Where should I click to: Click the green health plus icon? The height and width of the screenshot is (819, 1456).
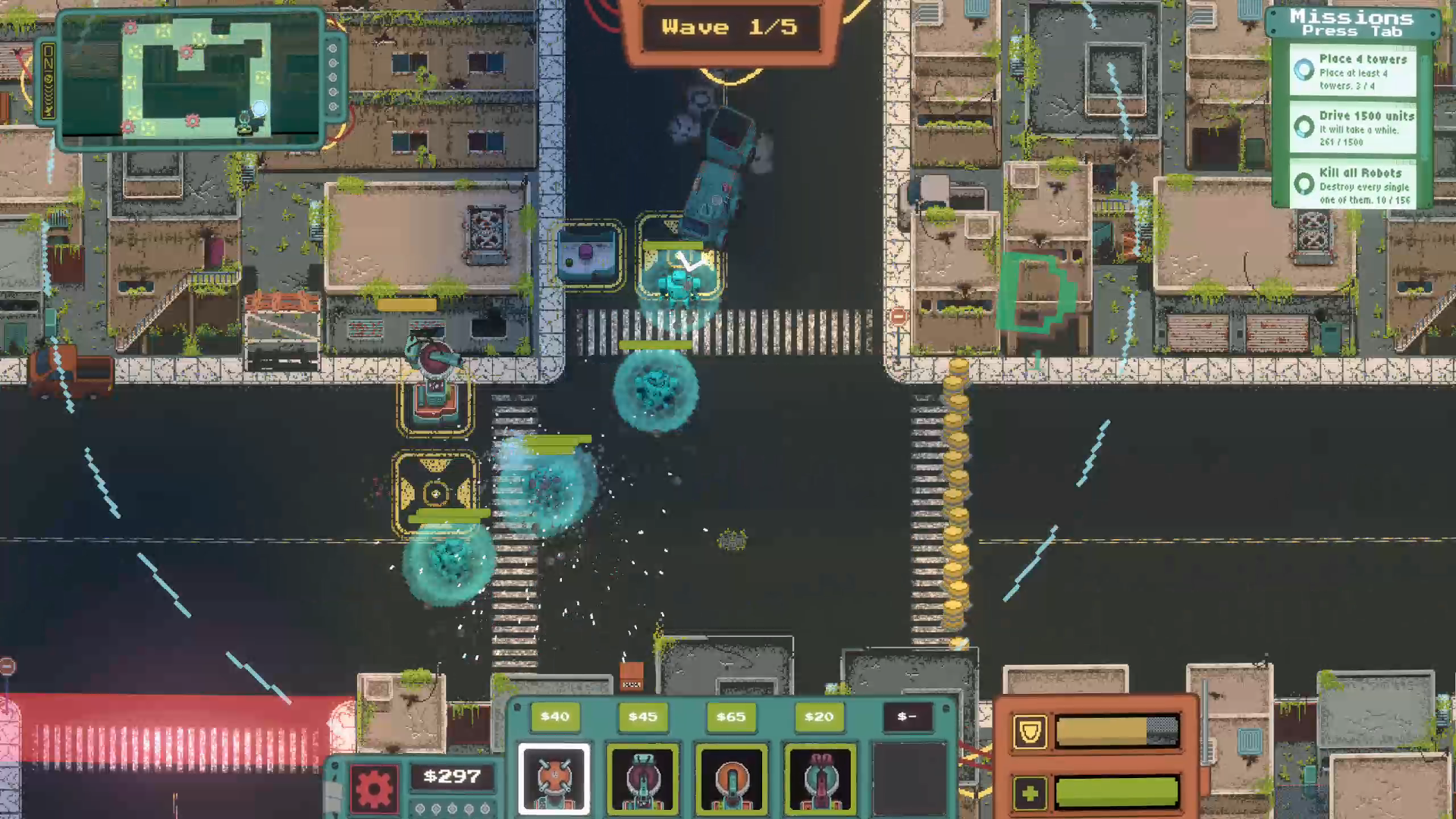click(x=1031, y=793)
